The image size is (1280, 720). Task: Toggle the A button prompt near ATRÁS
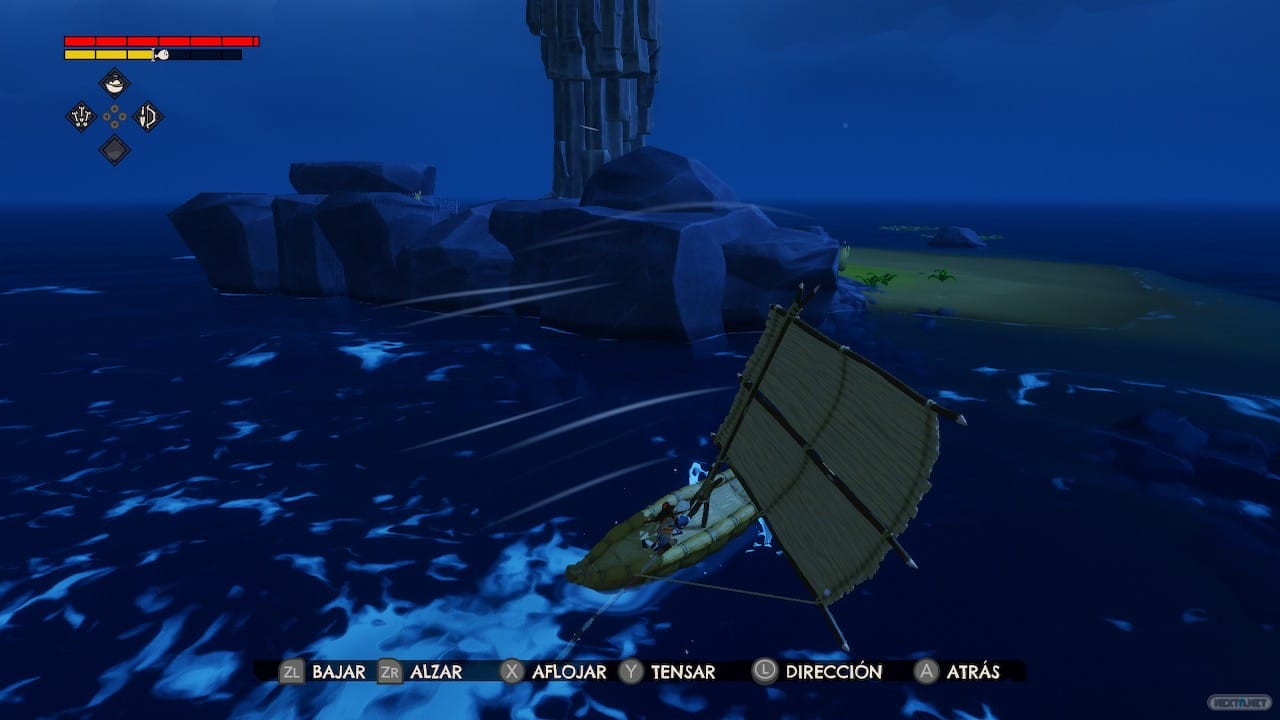coord(926,672)
